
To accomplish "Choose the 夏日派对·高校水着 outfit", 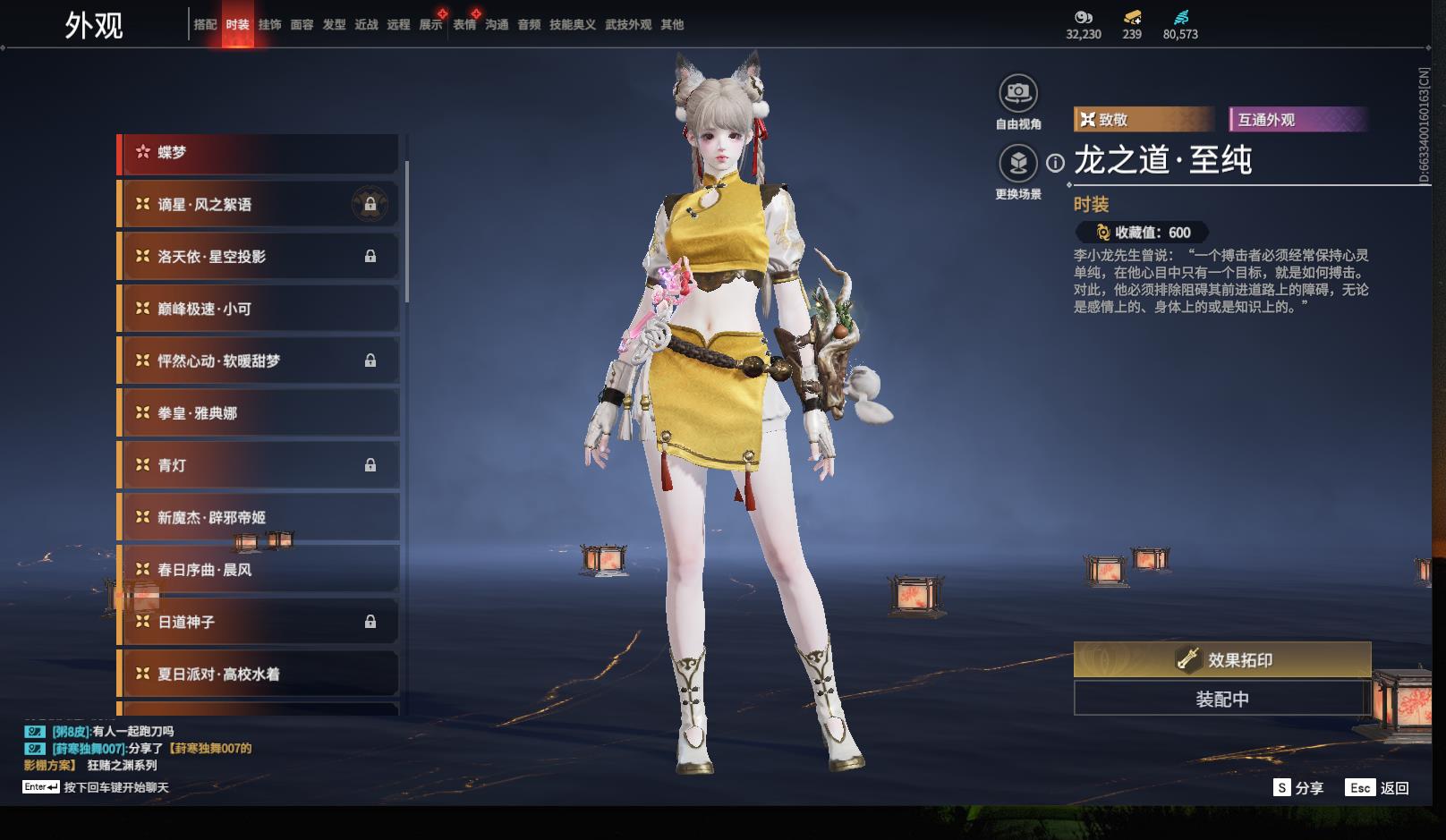I will [258, 675].
